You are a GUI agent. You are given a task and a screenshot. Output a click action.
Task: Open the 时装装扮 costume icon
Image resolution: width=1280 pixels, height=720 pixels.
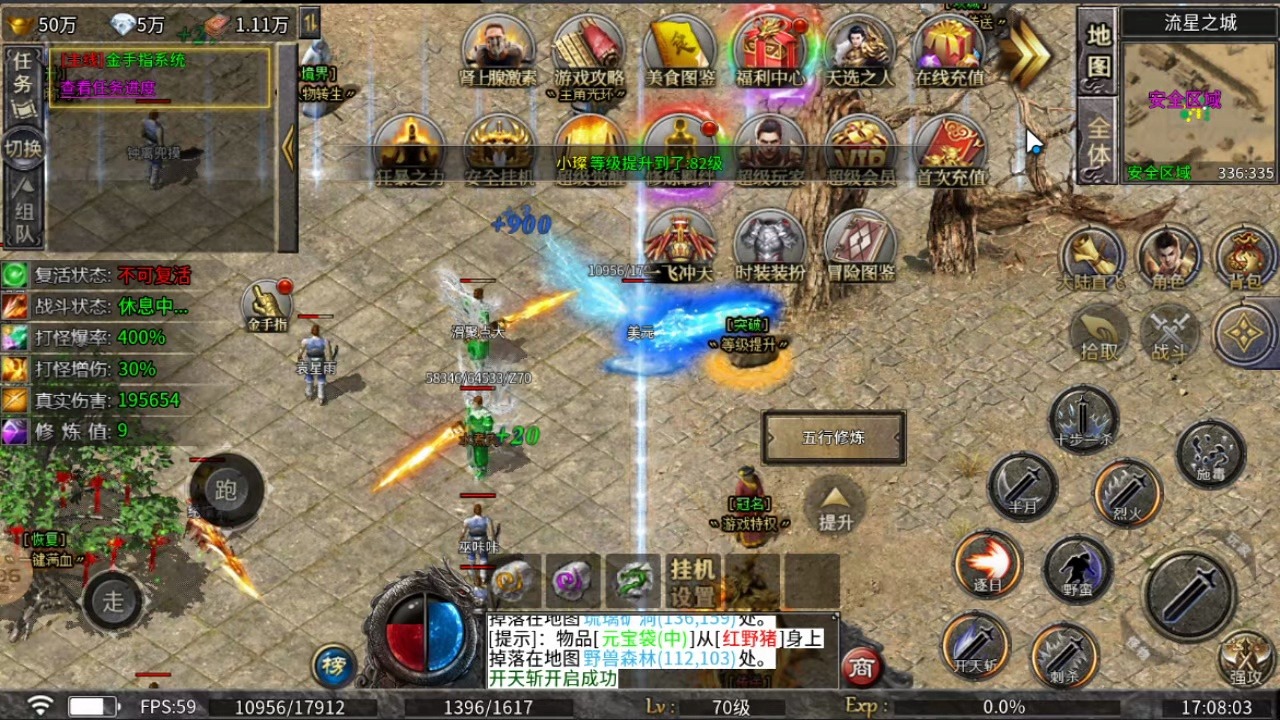769,245
